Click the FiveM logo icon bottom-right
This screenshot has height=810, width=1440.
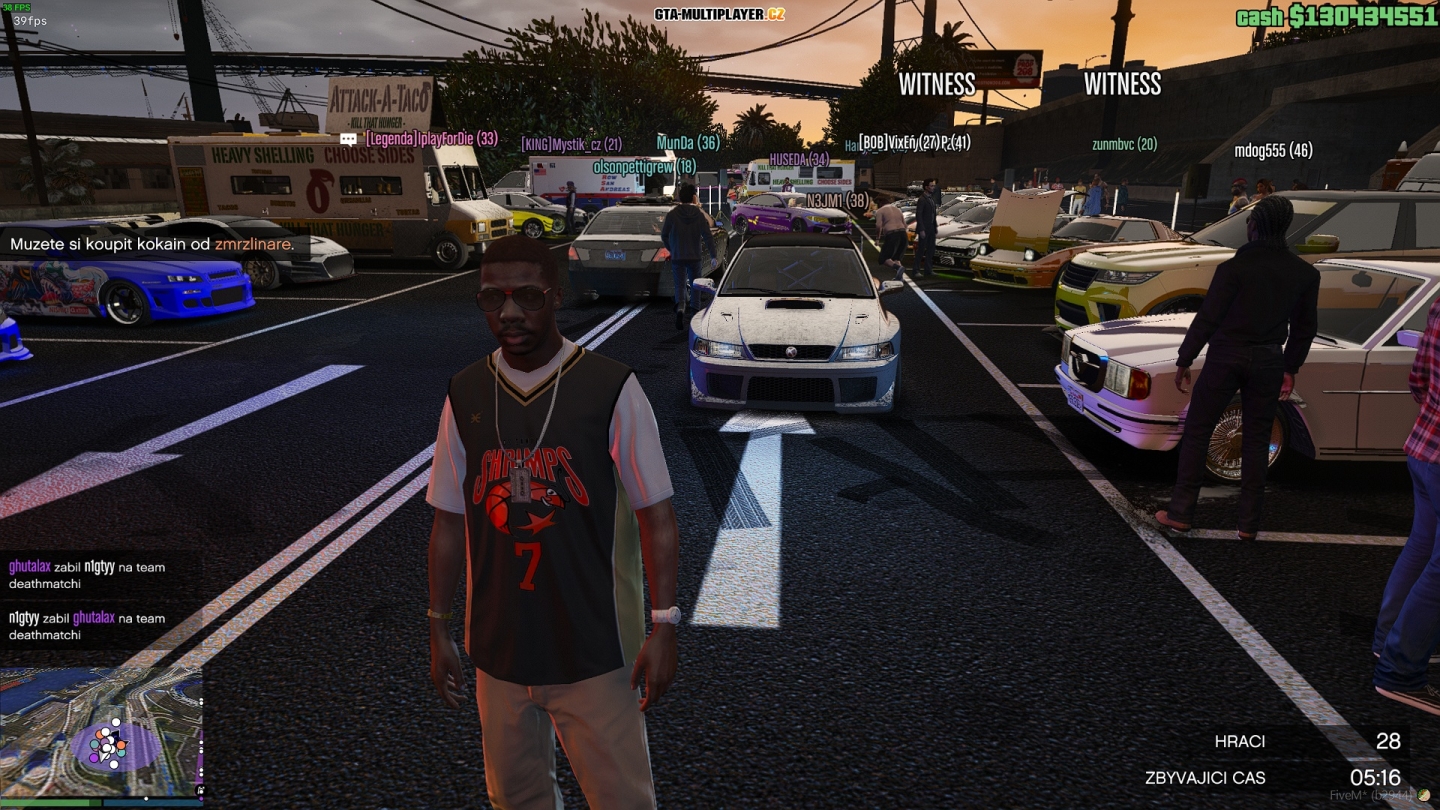[1423, 795]
